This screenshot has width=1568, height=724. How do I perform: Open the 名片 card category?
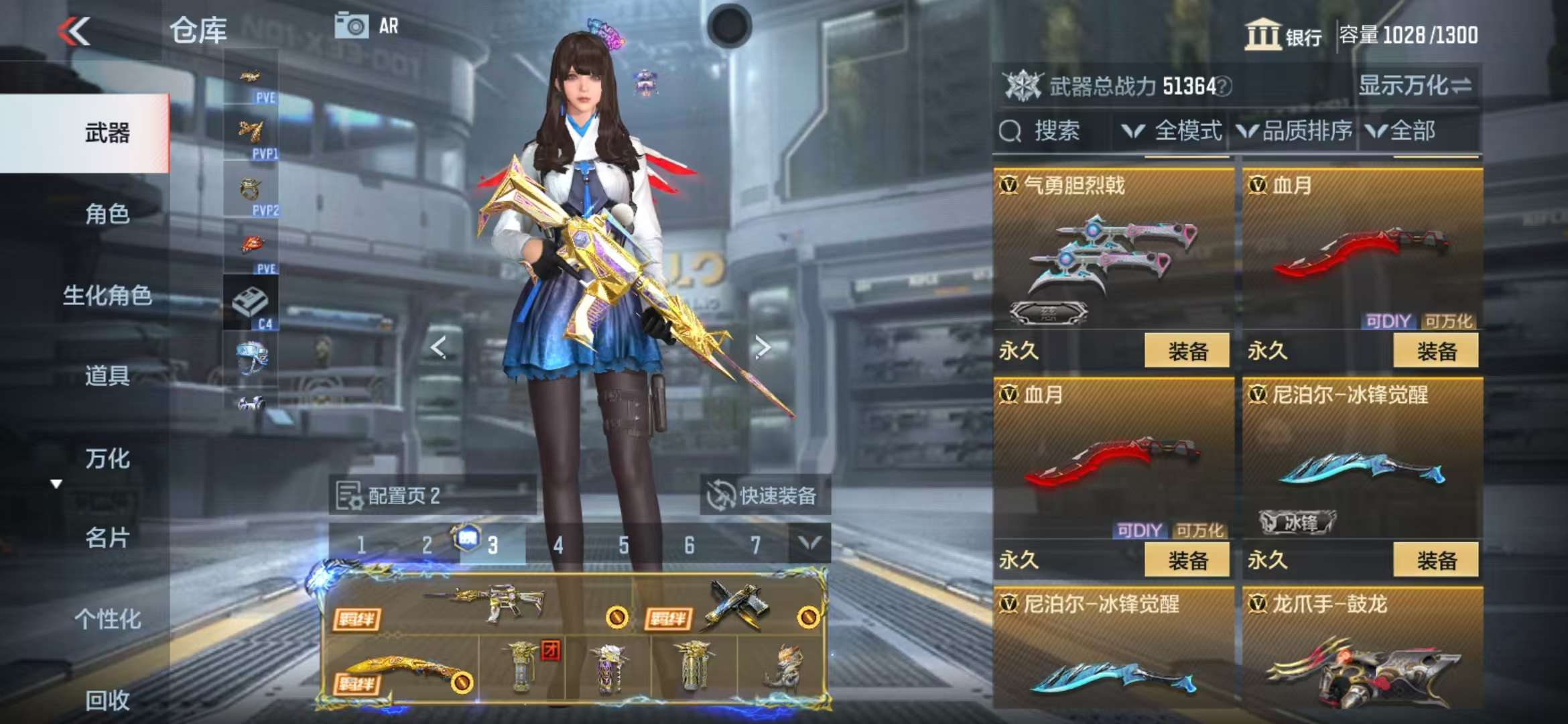pyautogui.click(x=107, y=538)
